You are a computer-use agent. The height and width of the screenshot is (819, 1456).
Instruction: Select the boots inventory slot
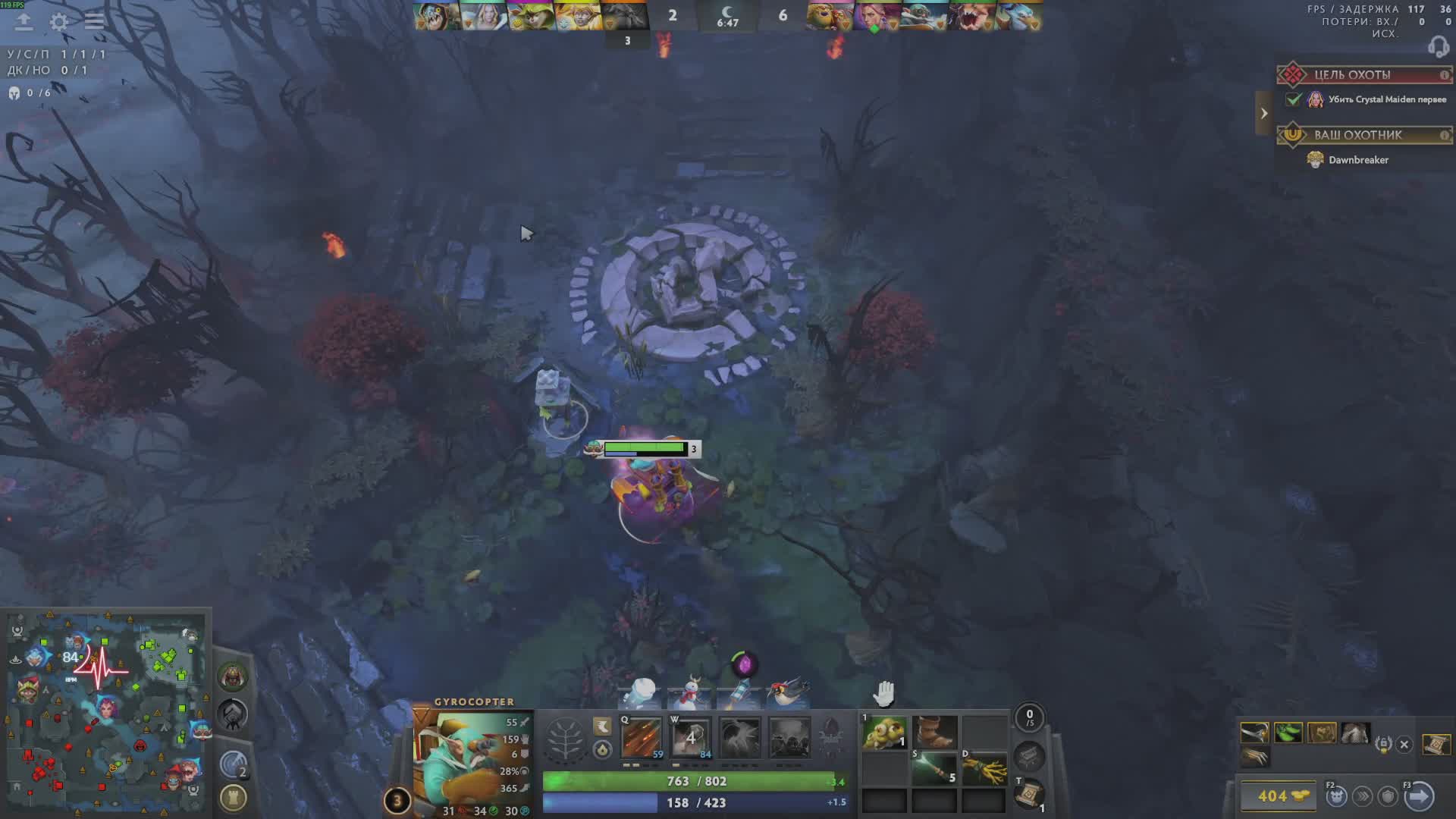tap(934, 733)
